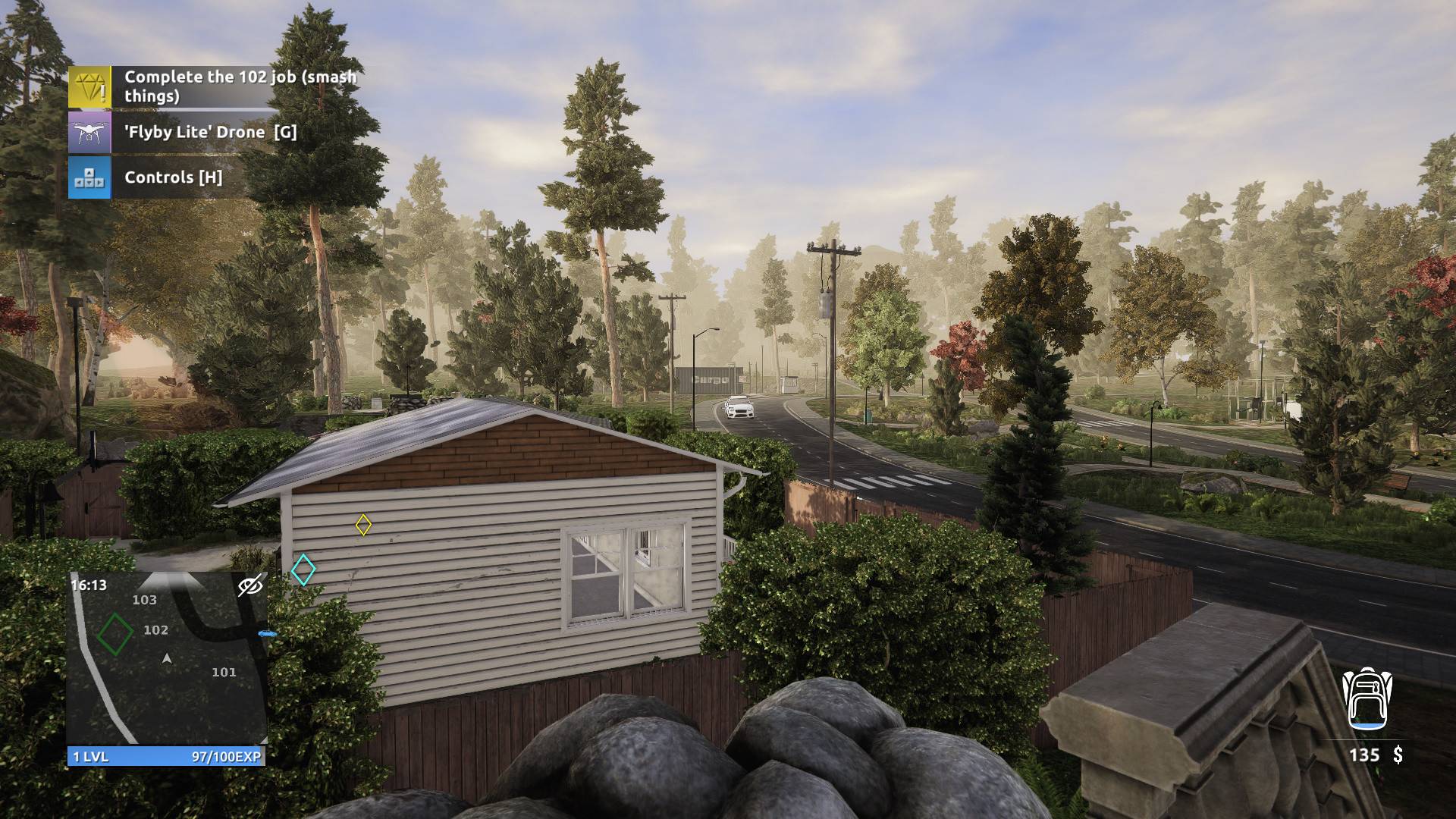Click the minimap
1456x819 pixels.
[x=167, y=658]
